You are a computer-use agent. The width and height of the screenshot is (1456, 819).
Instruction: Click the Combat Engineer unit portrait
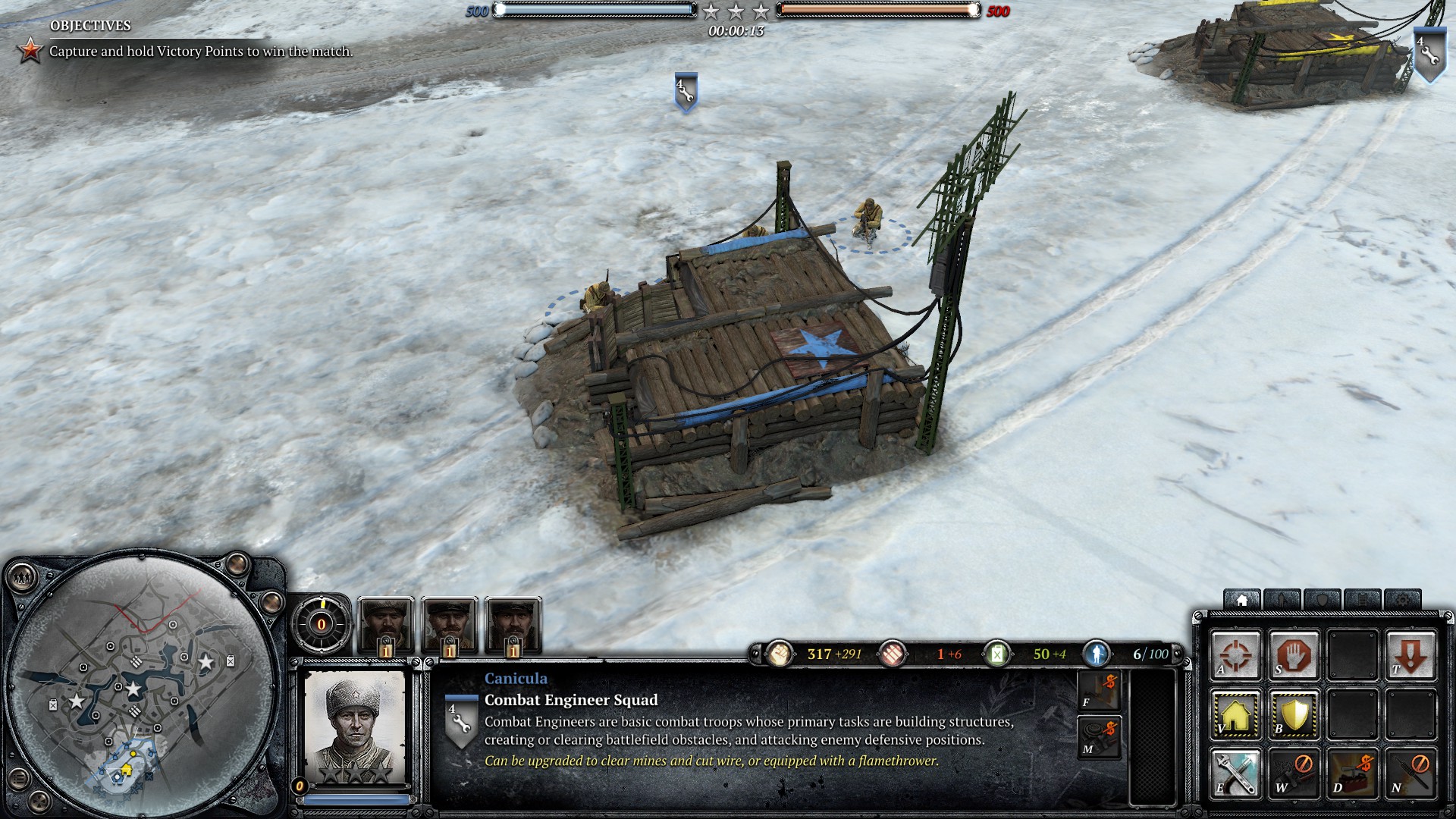(355, 726)
